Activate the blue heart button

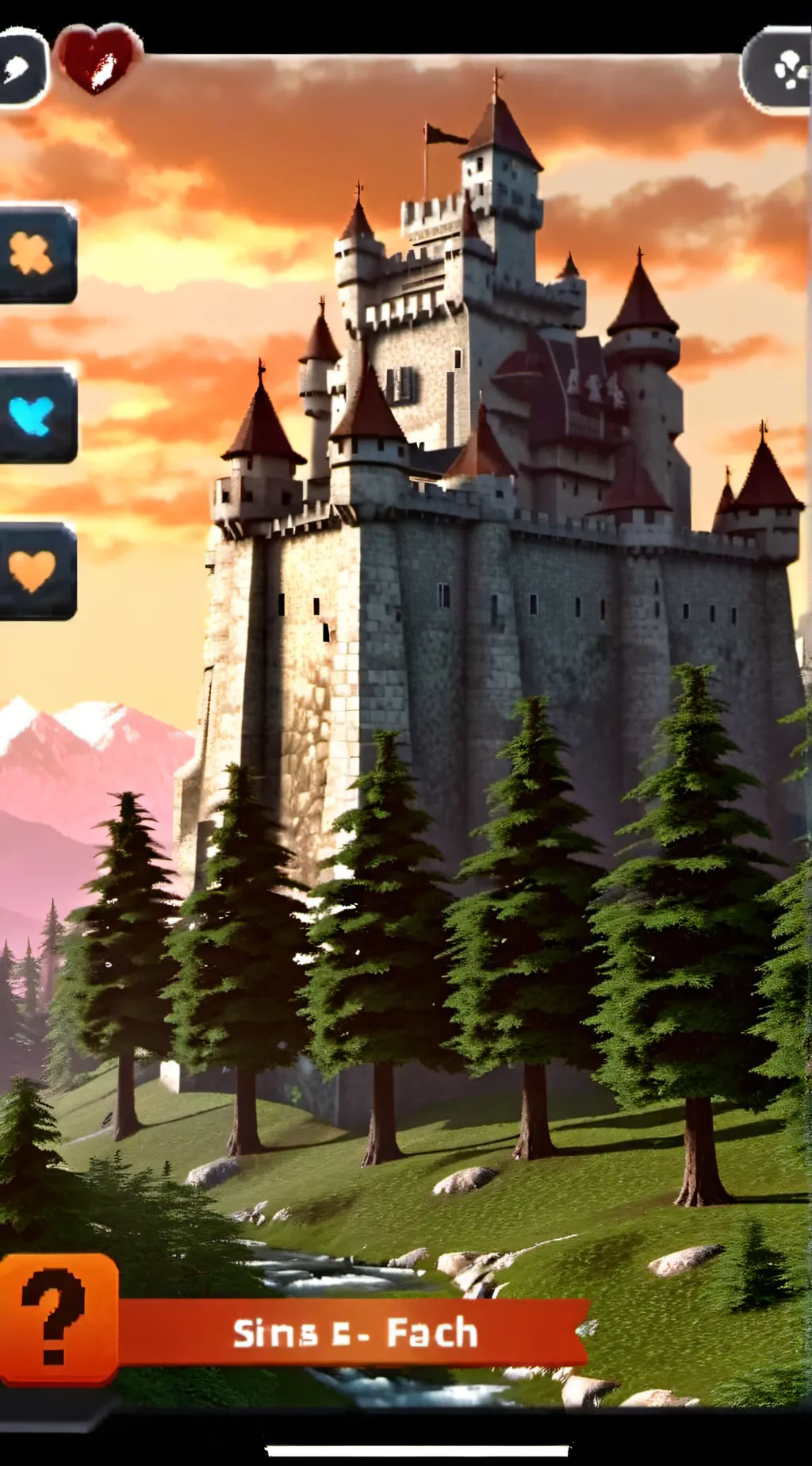[x=33, y=415]
